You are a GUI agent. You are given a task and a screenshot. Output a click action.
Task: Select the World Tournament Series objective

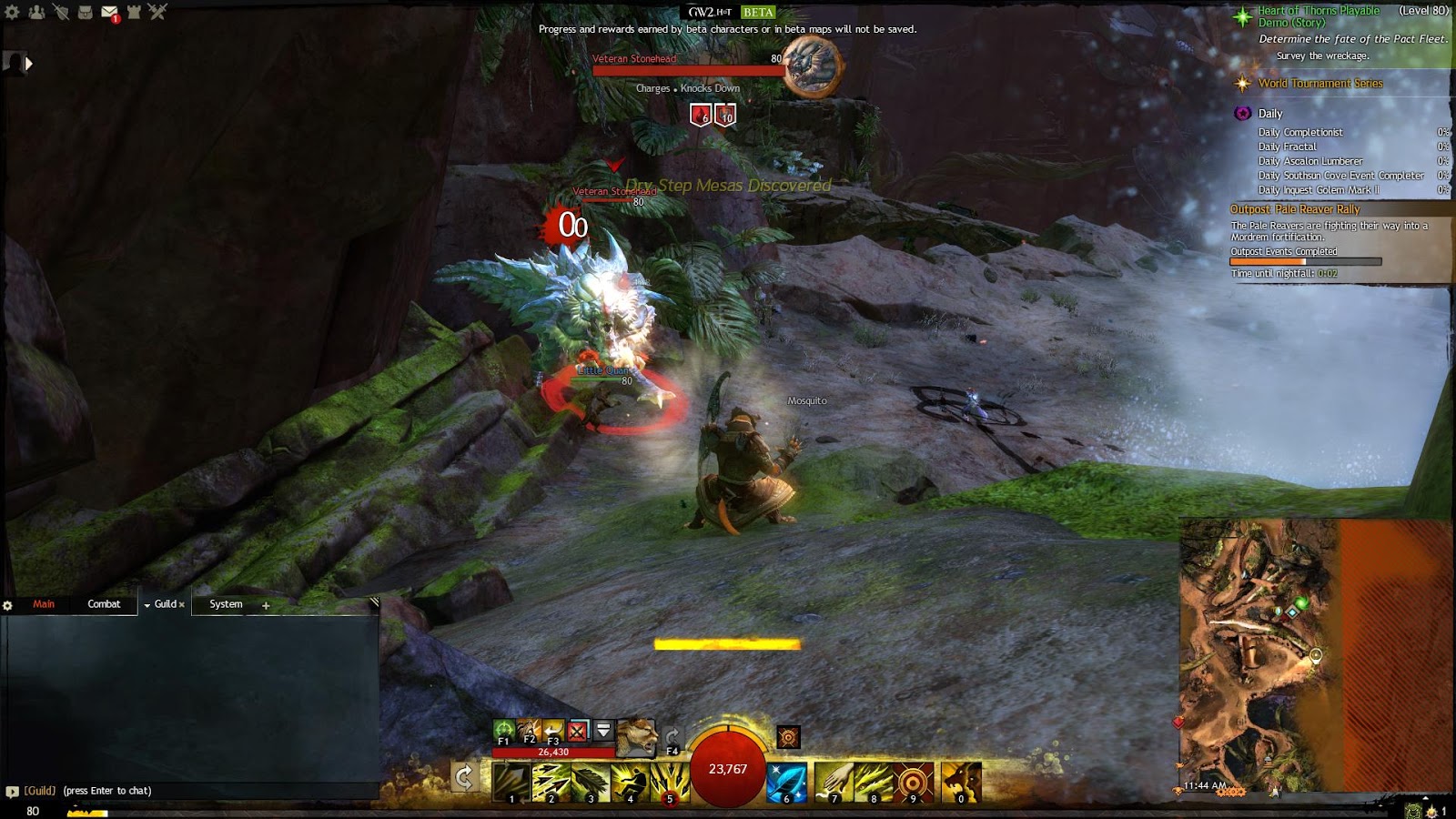(1319, 84)
